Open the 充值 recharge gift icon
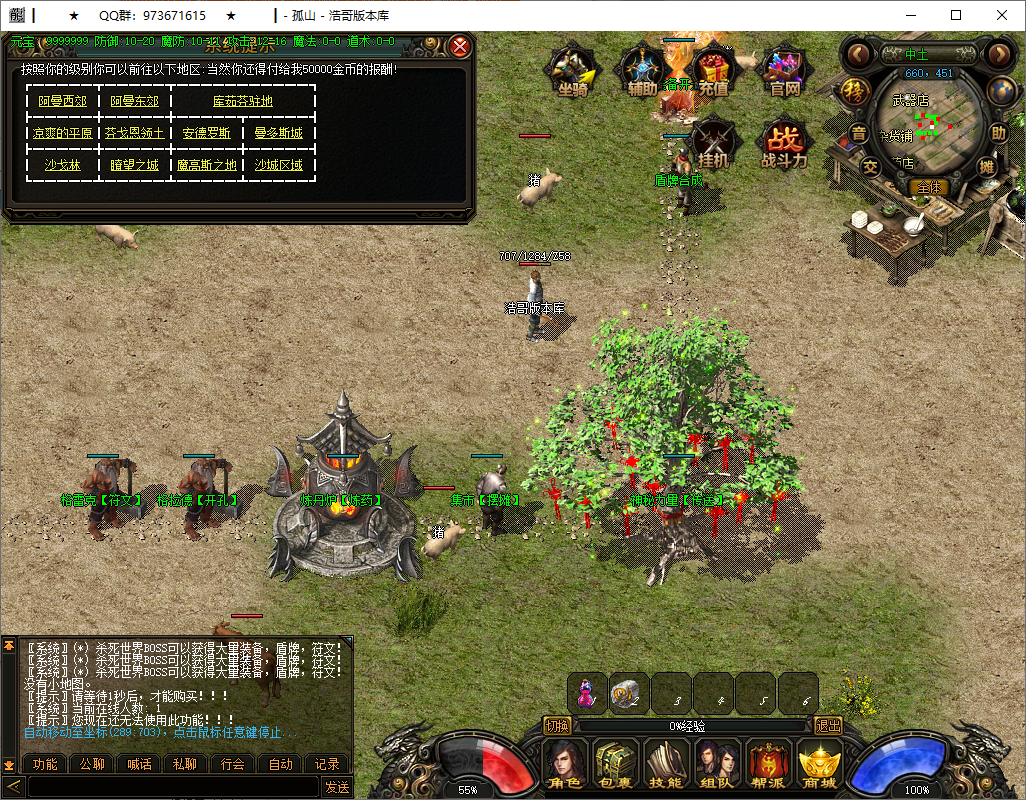 (712, 70)
